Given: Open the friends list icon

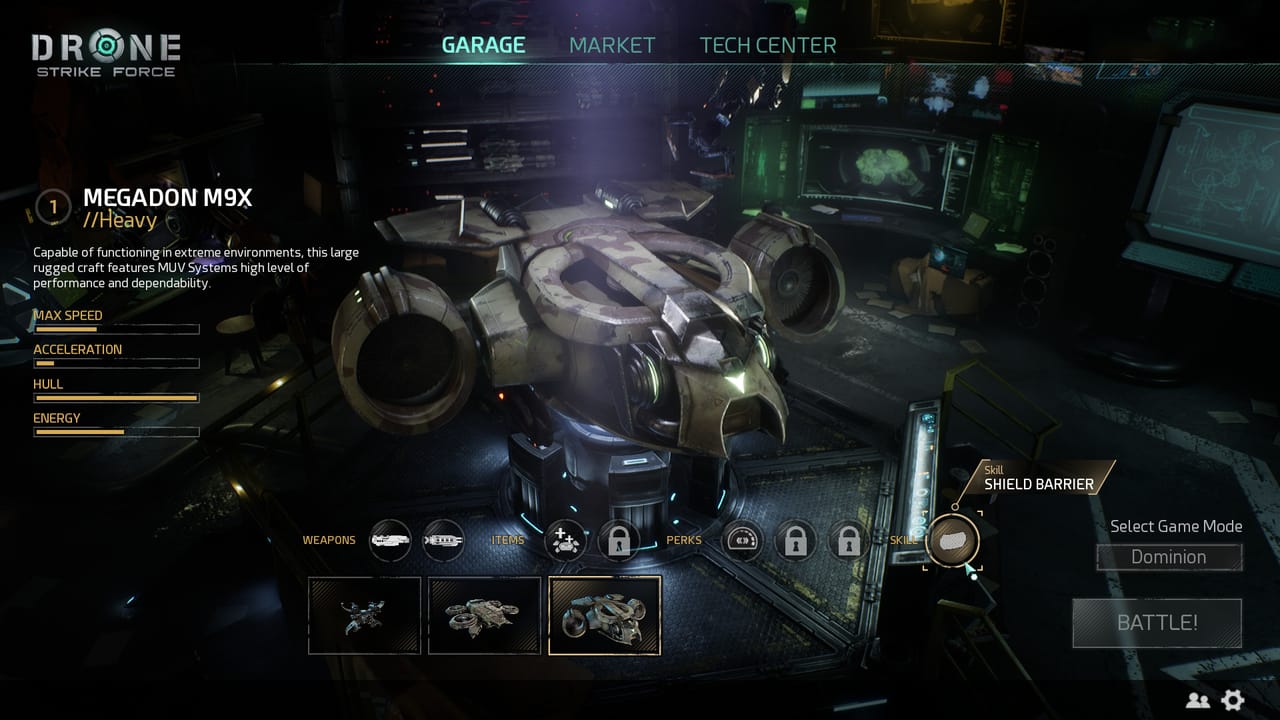Looking at the screenshot, I should [x=1199, y=700].
